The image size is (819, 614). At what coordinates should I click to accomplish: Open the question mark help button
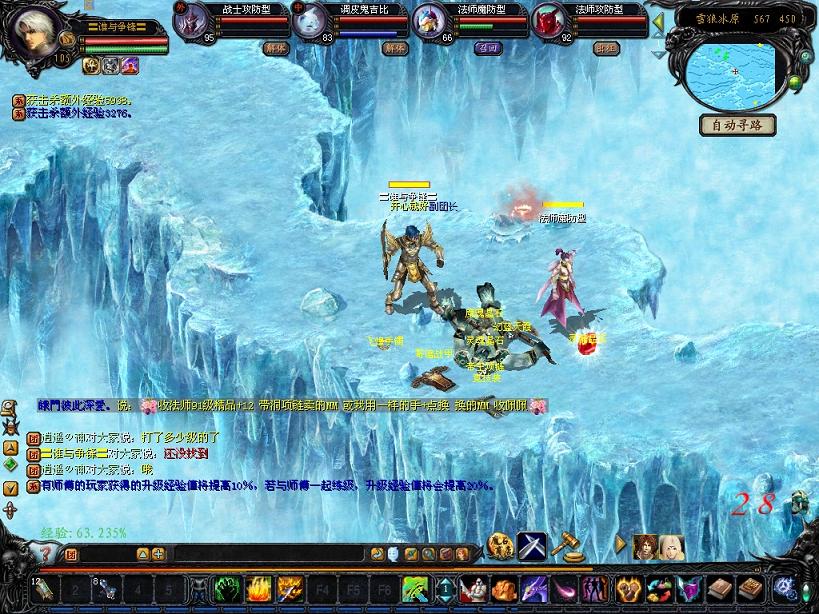click(x=45, y=552)
